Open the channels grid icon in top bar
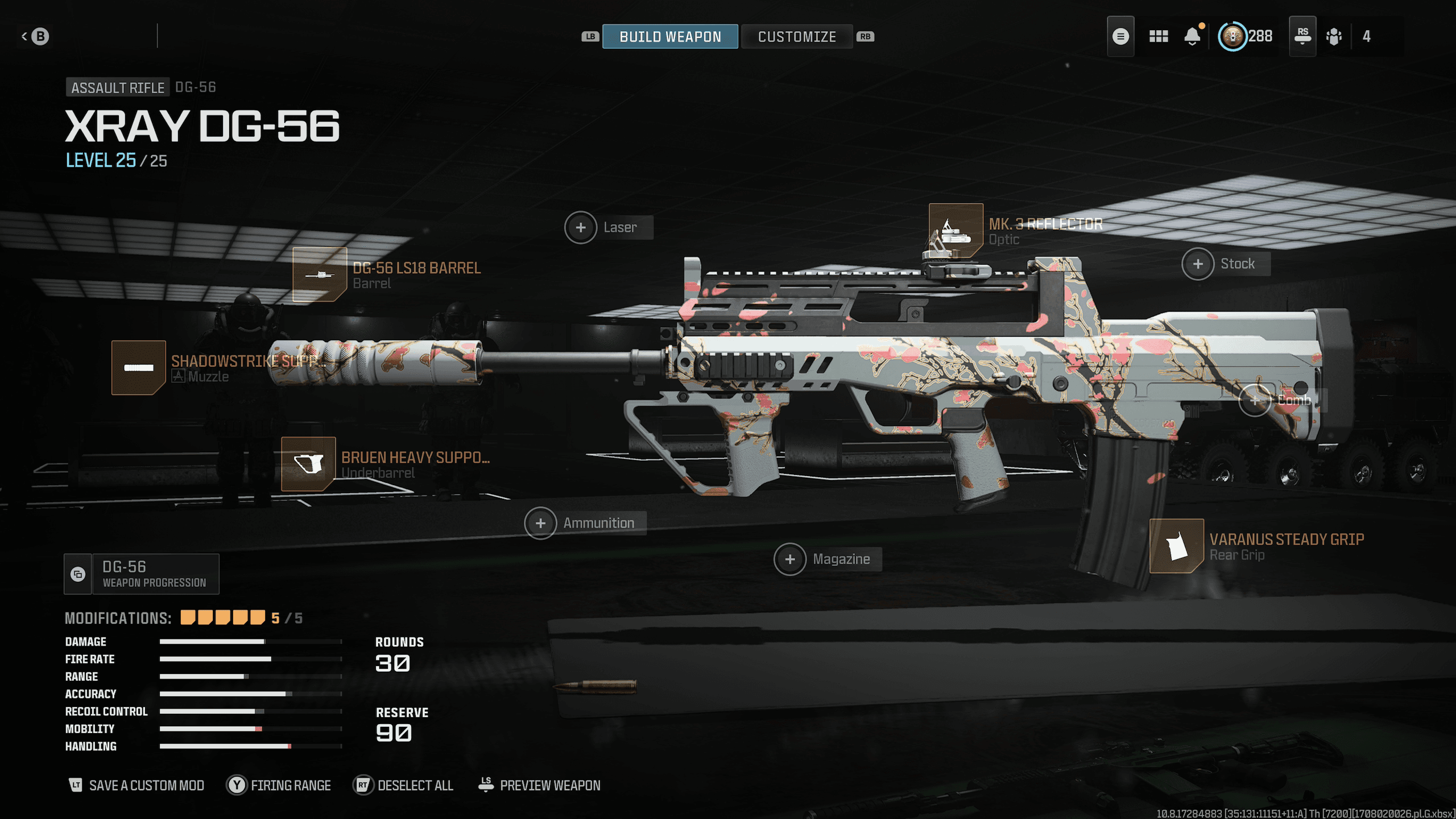 tap(1159, 36)
